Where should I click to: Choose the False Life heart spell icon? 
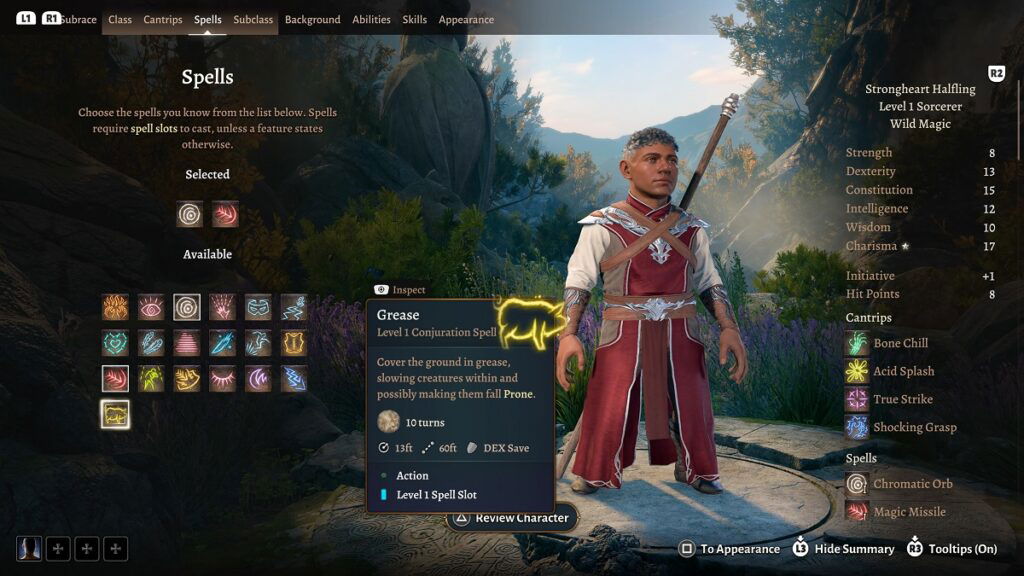pos(115,343)
